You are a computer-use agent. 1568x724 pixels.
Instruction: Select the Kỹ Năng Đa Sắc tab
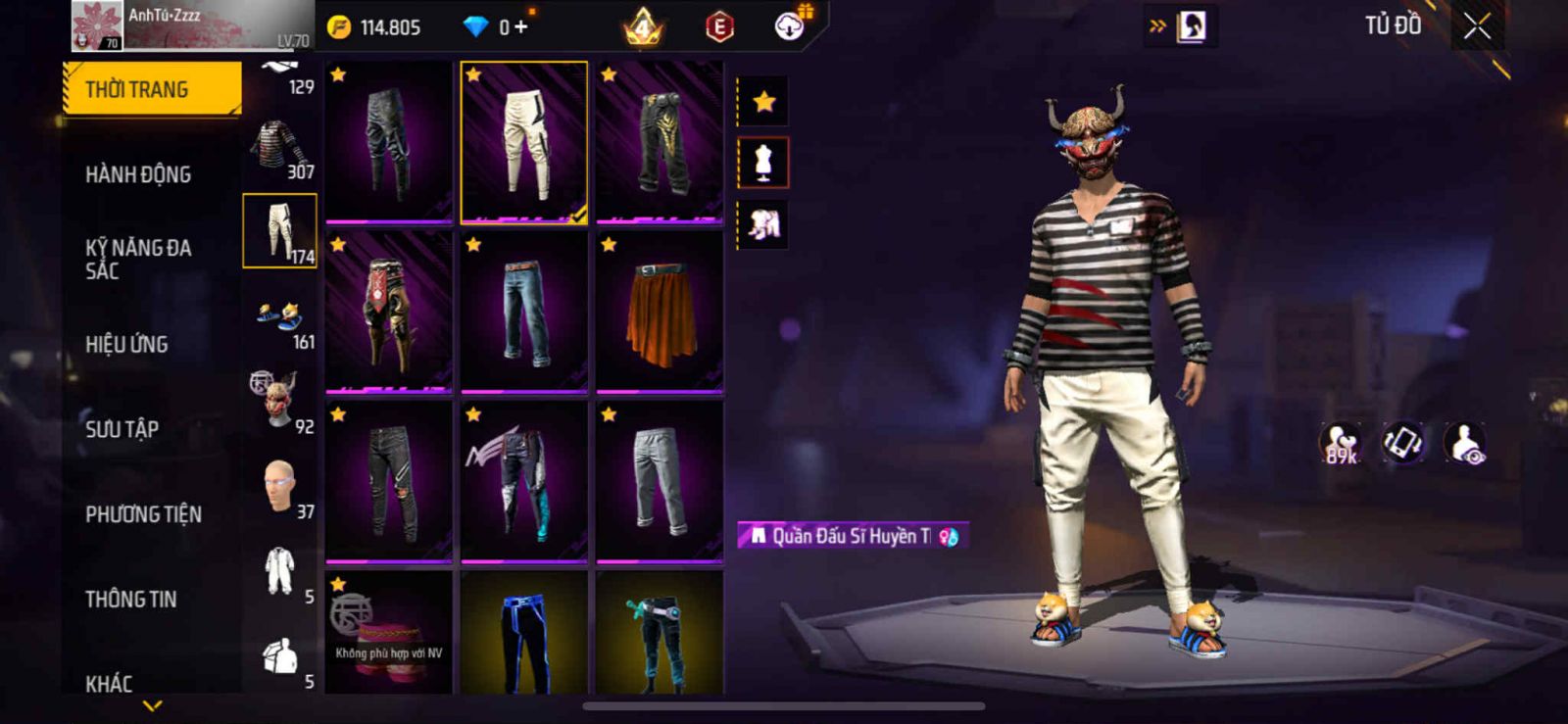tap(138, 259)
